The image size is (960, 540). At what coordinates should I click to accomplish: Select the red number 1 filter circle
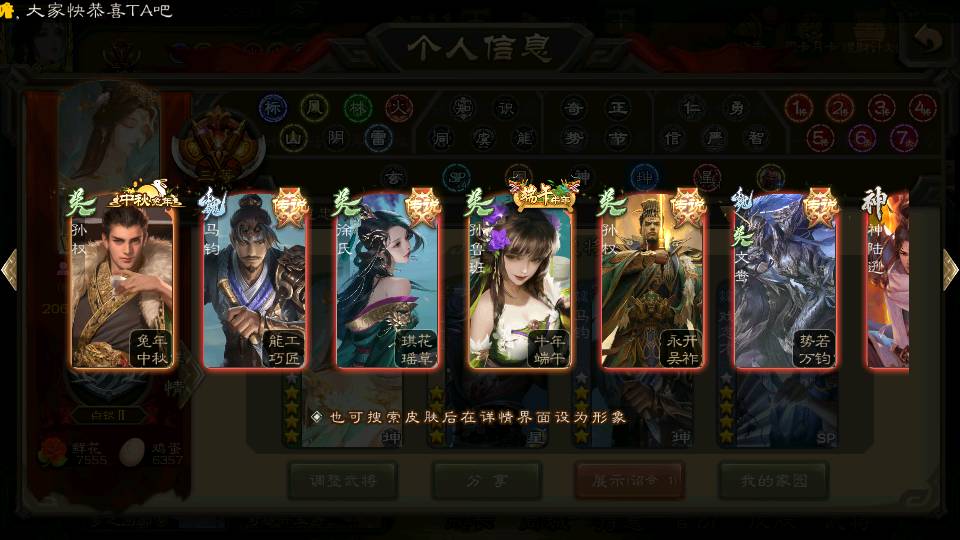tap(798, 107)
